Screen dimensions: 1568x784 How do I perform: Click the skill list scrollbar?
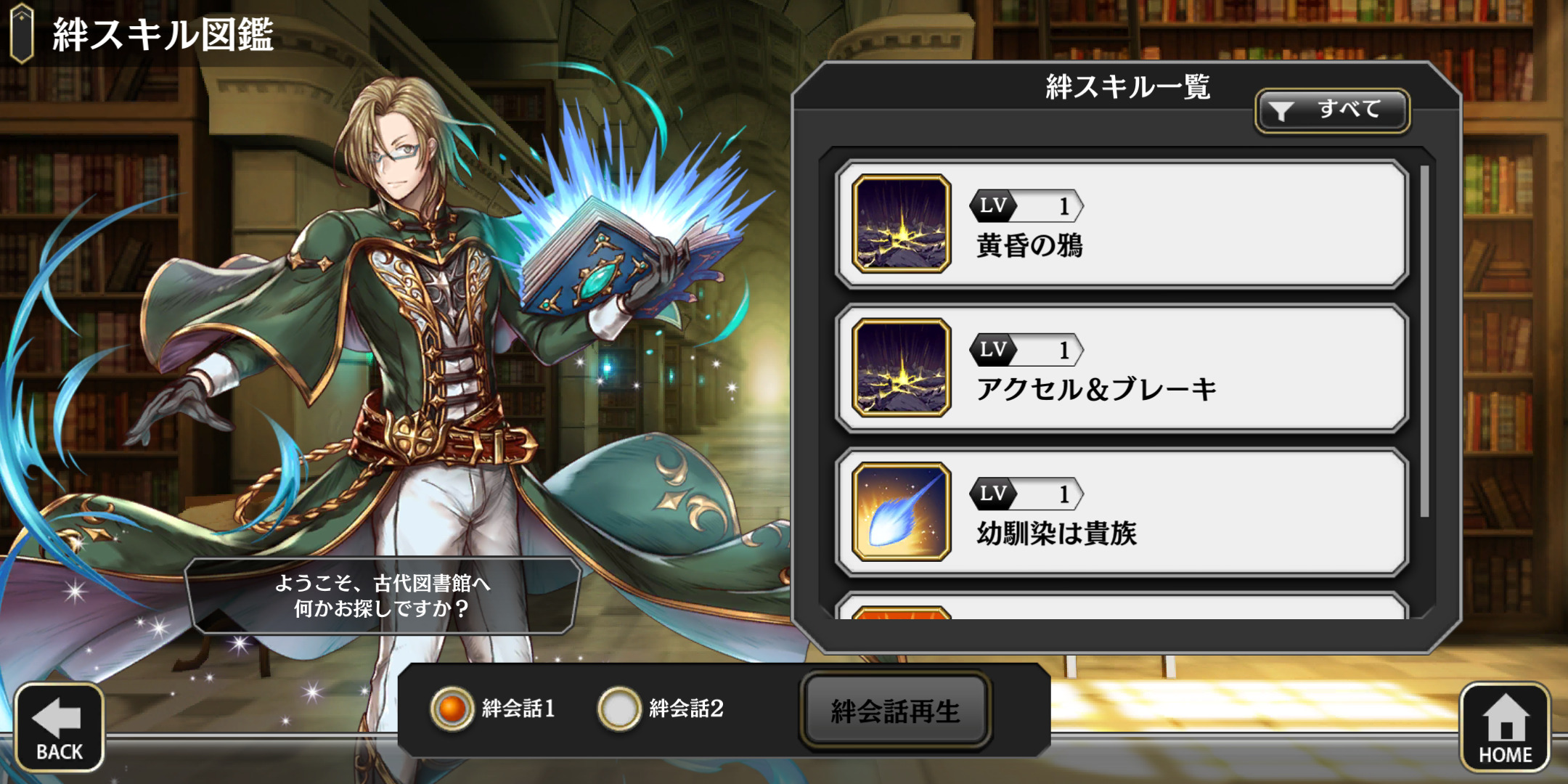pyautogui.click(x=1424, y=341)
